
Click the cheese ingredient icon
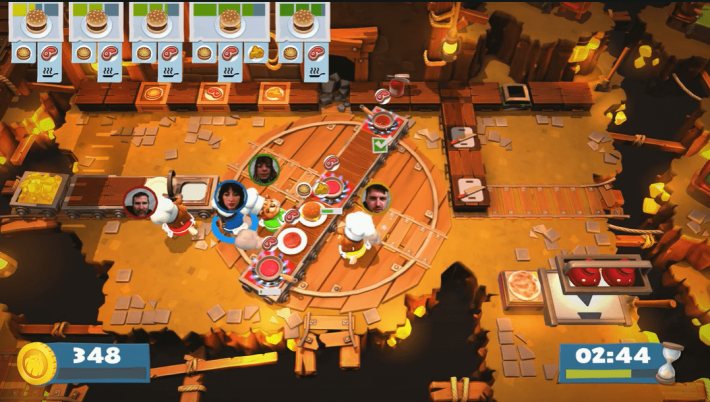coord(259,52)
